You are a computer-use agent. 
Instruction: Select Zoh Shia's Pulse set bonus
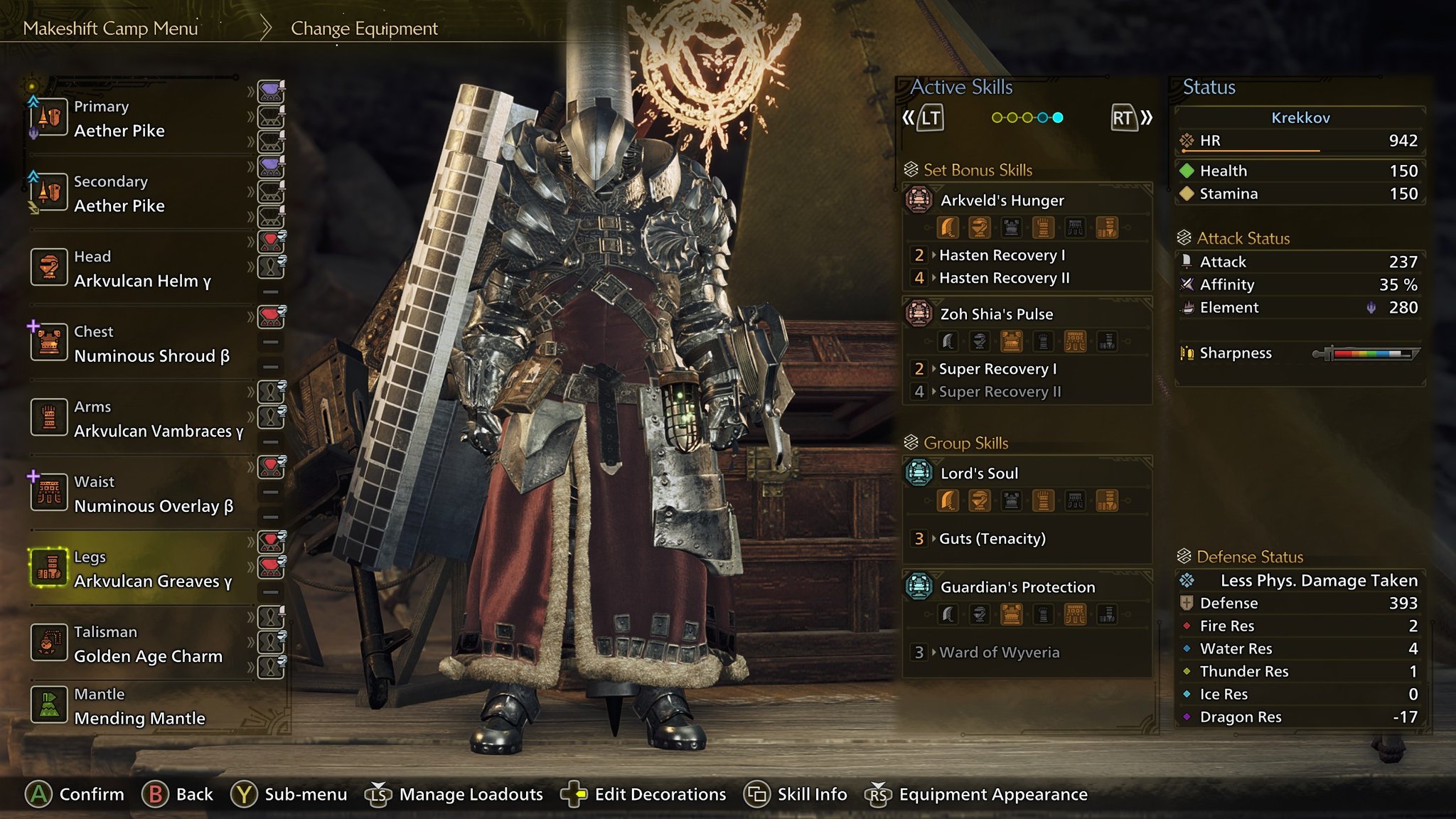click(995, 314)
